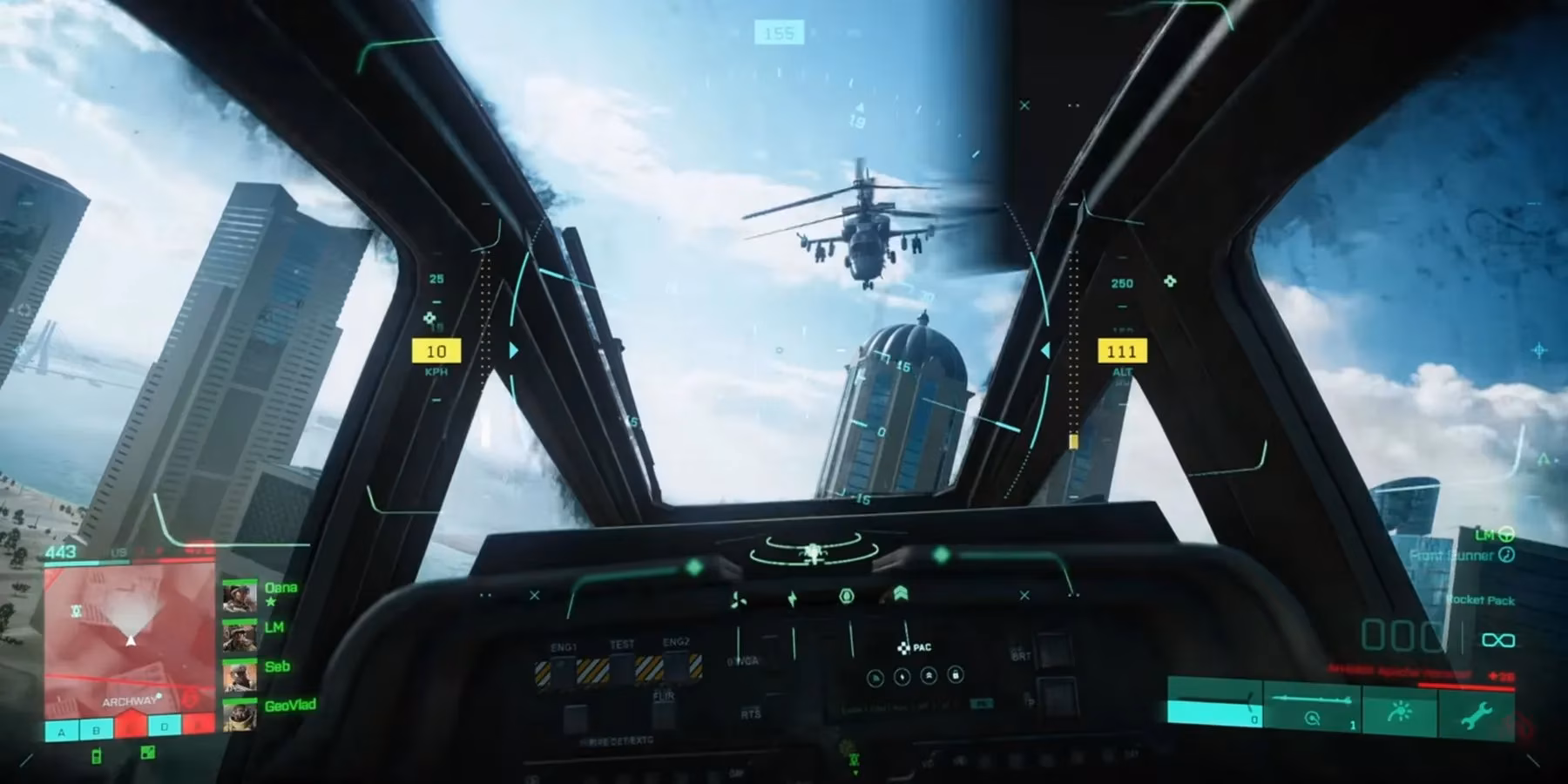
Task: Click the infinite ammo symbol near Rocket Pack
Action: (x=1499, y=640)
